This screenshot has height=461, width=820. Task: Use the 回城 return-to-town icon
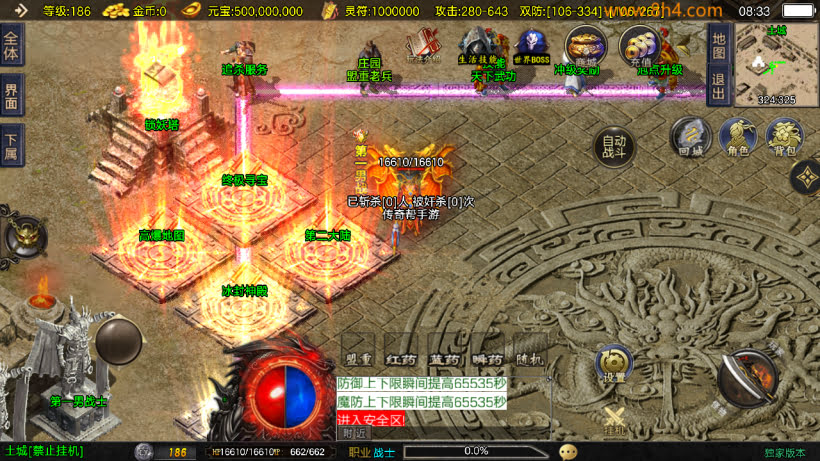point(690,138)
